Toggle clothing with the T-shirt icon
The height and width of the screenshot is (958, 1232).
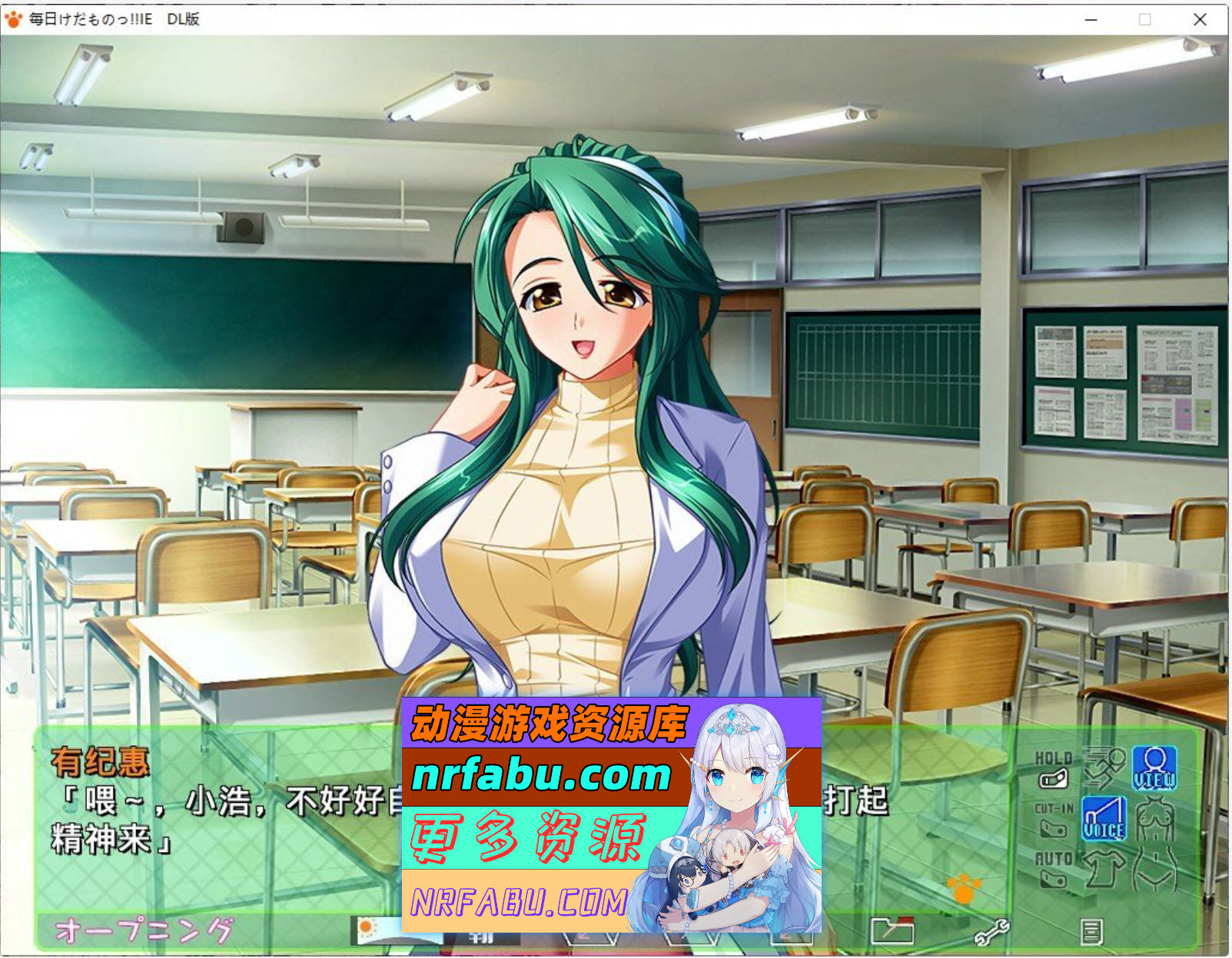pos(1104,869)
